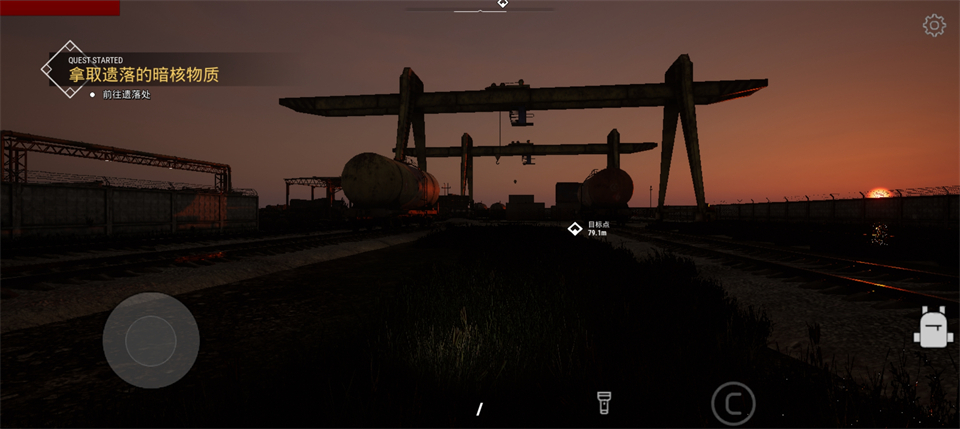
Task: Select the 目标点 objective waypoint marker
Action: [575, 229]
